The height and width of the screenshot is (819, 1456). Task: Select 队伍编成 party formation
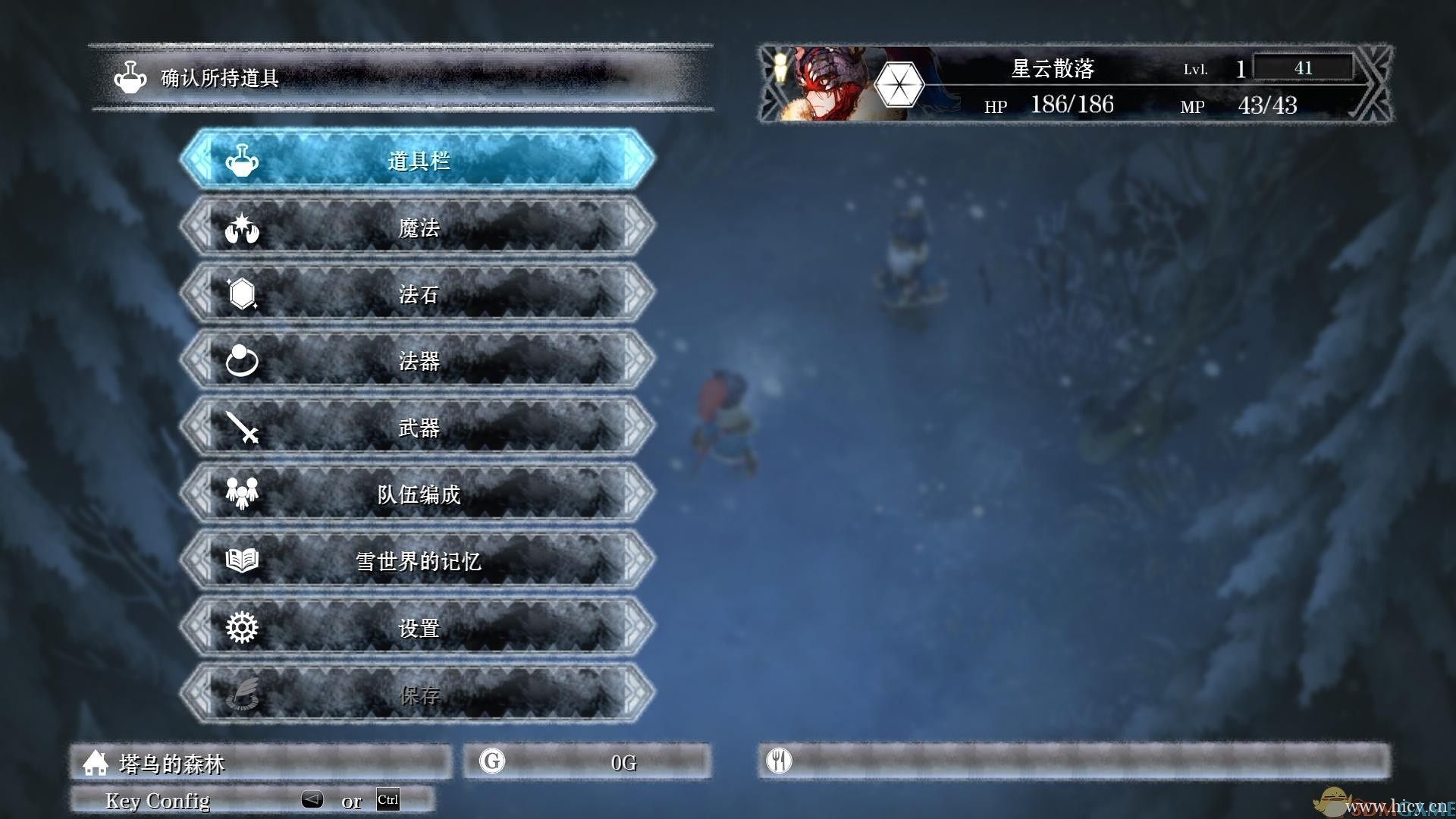(418, 494)
